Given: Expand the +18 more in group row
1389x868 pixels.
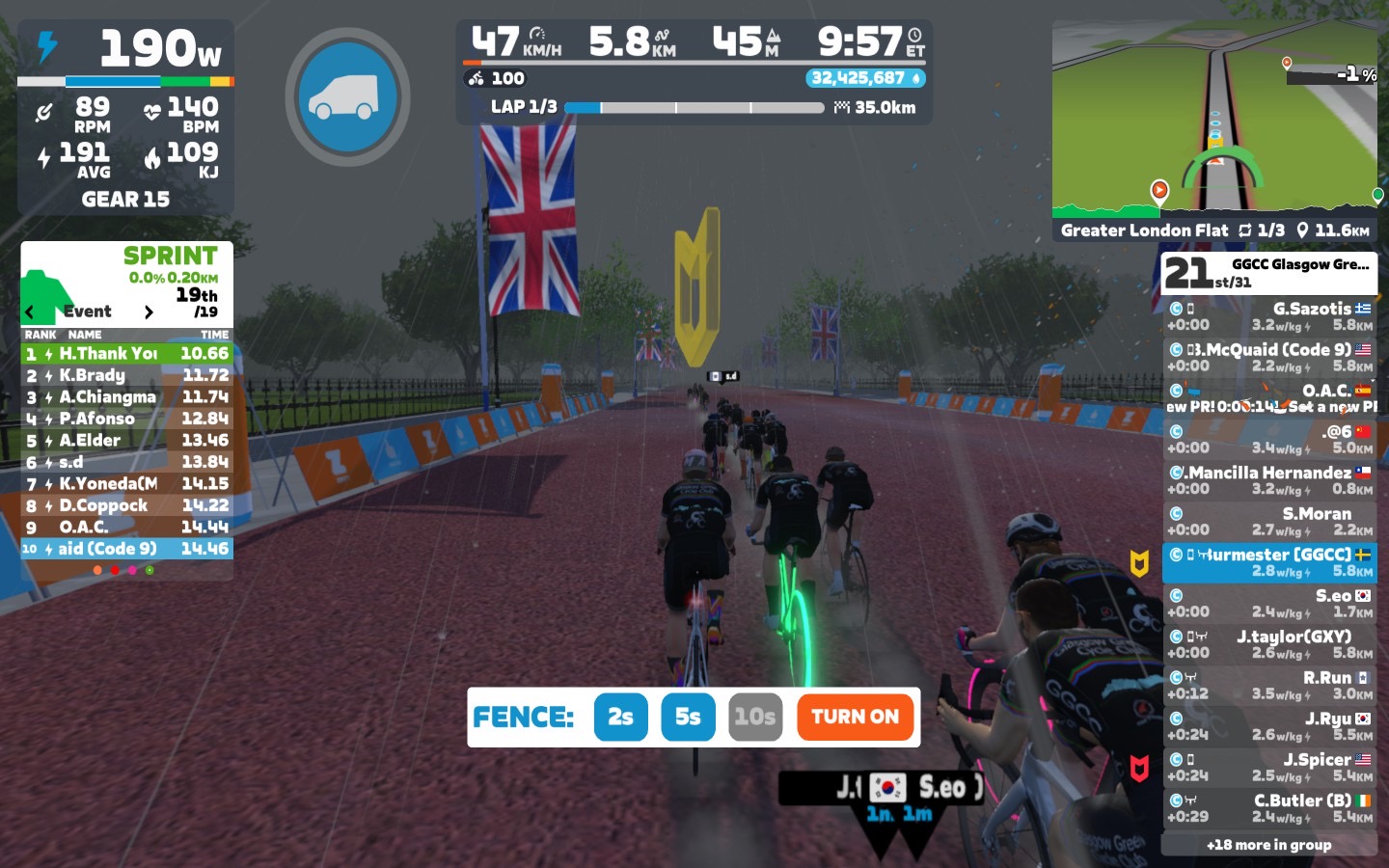Looking at the screenshot, I should (x=1268, y=845).
